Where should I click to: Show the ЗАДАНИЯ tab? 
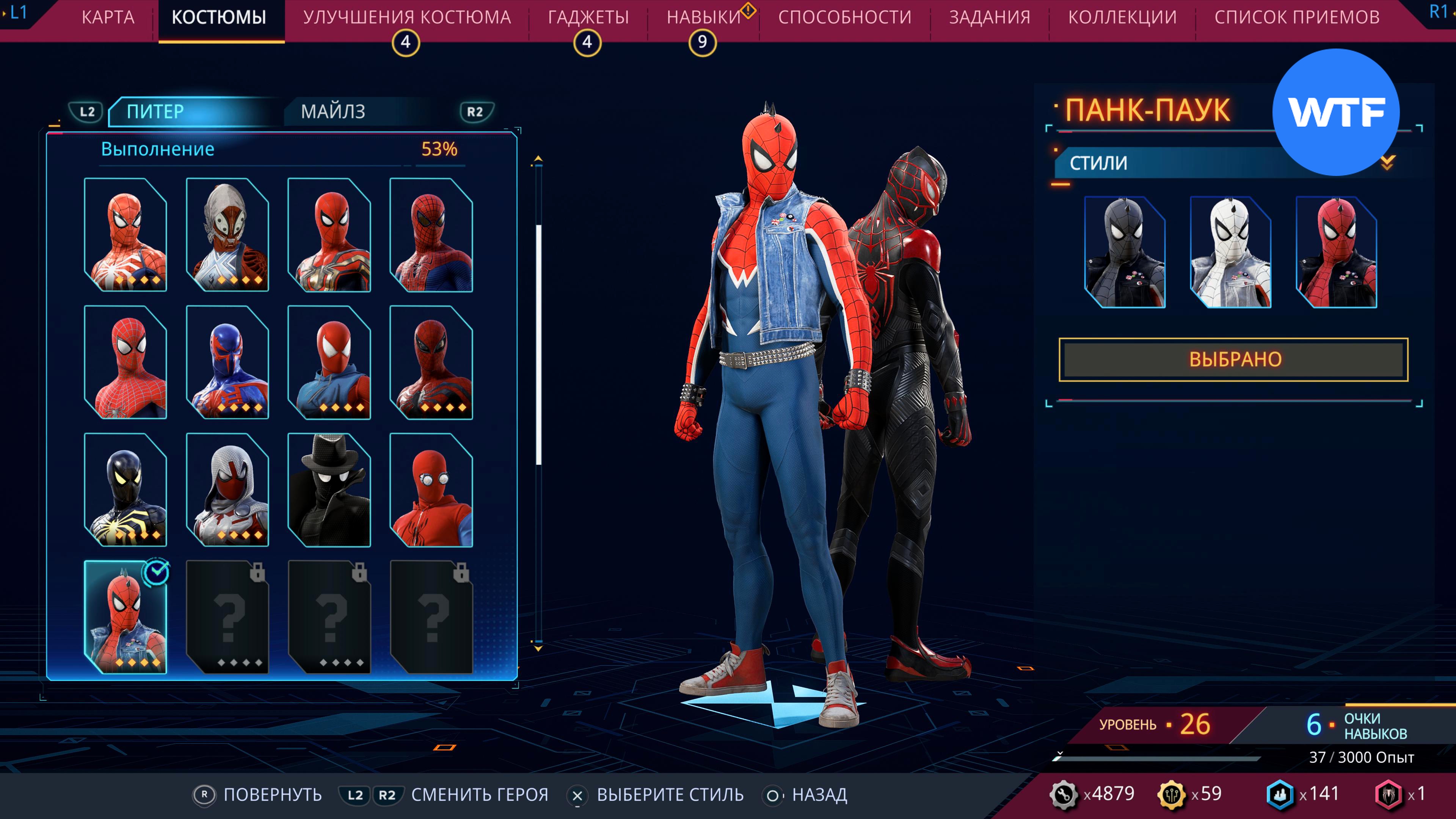tap(989, 17)
